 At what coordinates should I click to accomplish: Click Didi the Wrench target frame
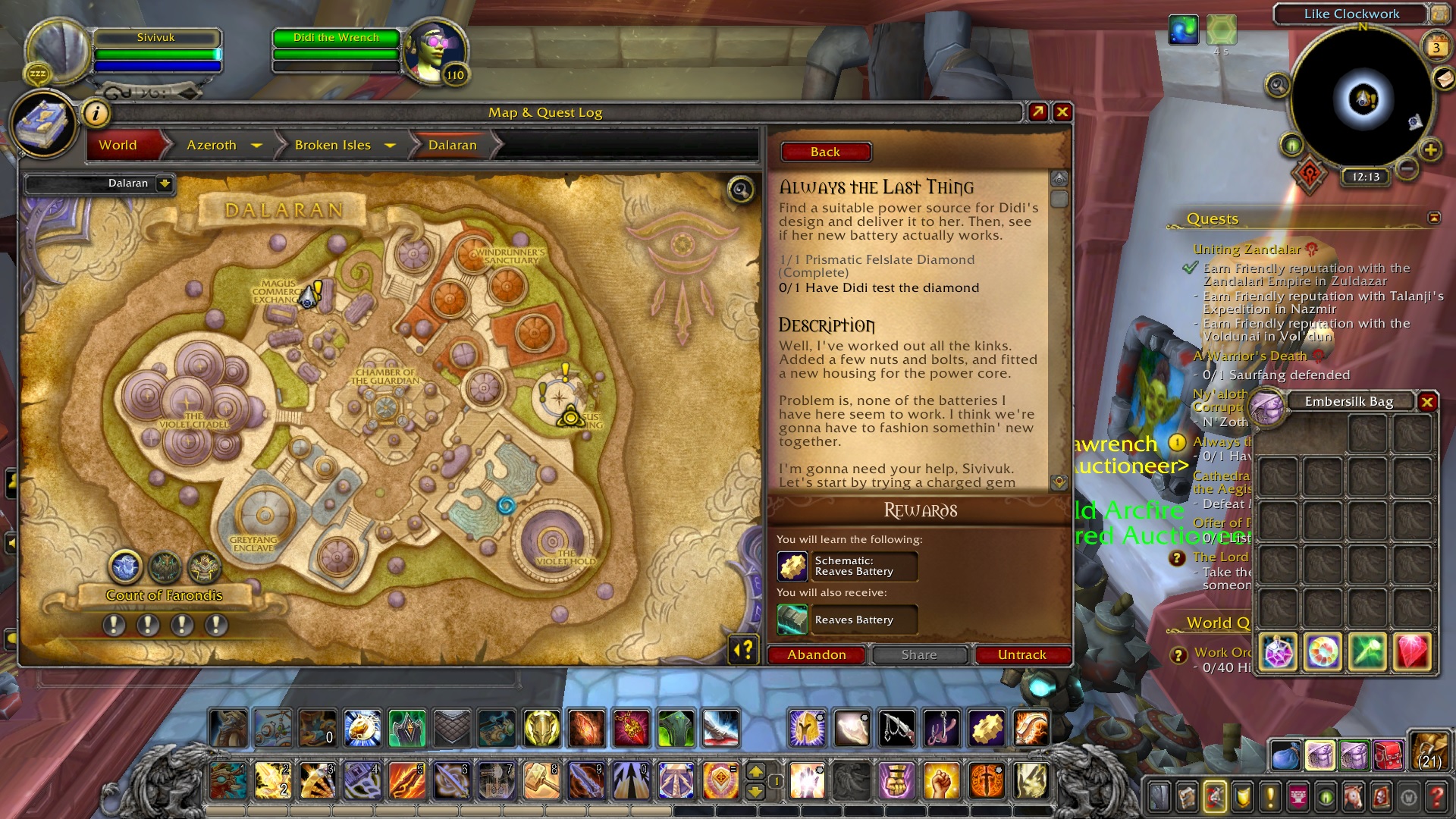[x=336, y=38]
